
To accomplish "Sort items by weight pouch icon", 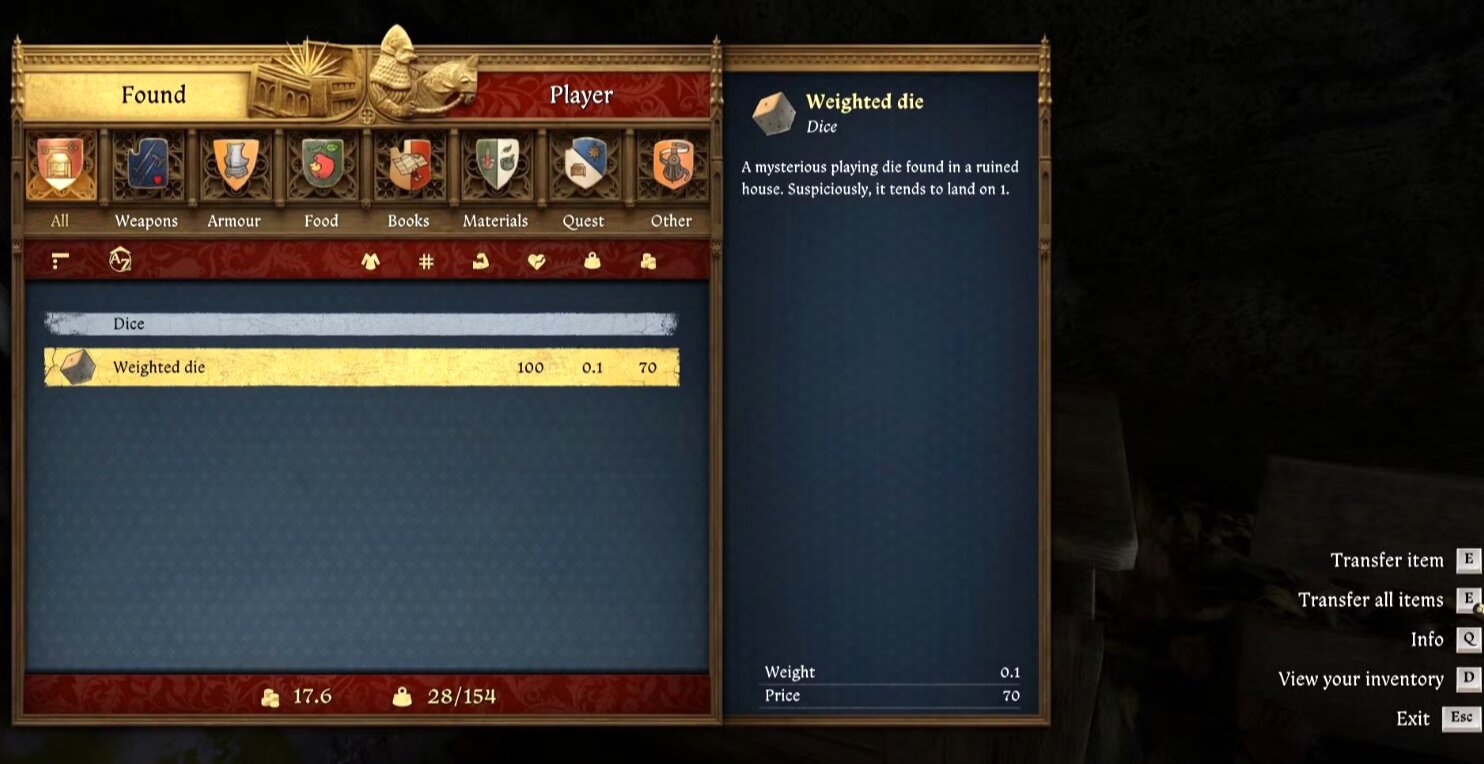I will pyautogui.click(x=592, y=261).
